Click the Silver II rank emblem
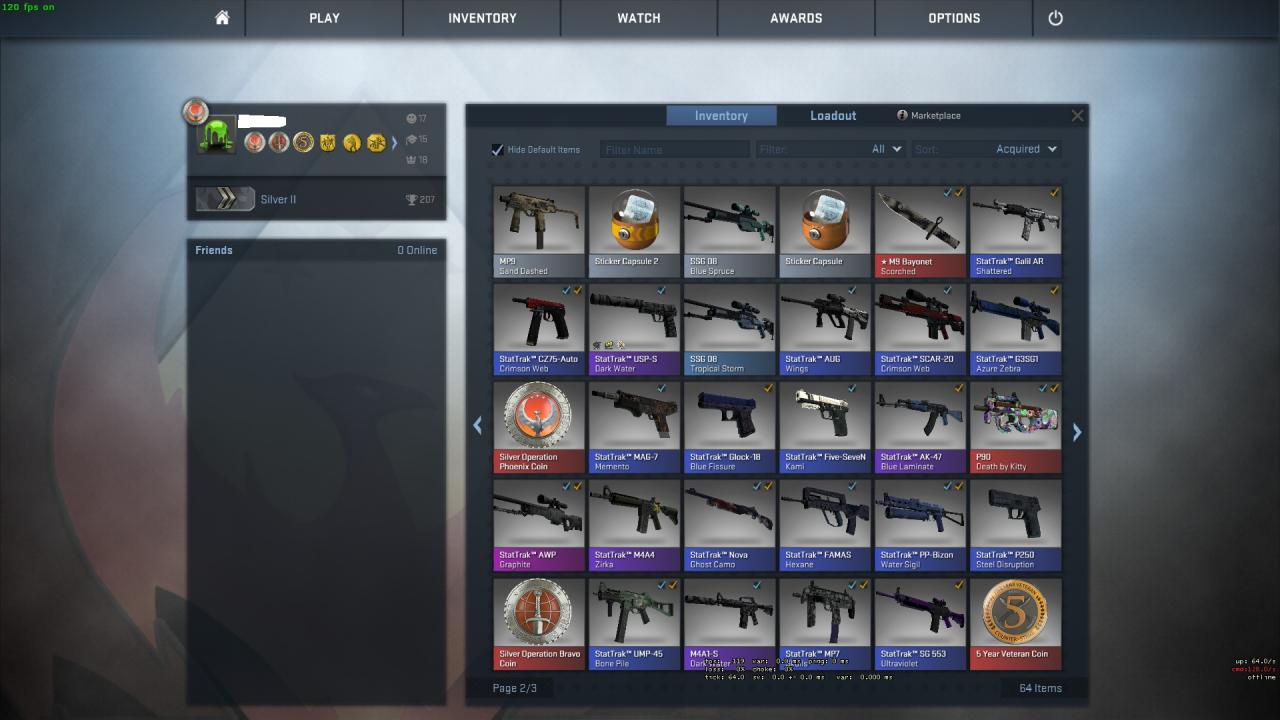Image resolution: width=1280 pixels, height=720 pixels. [224, 198]
